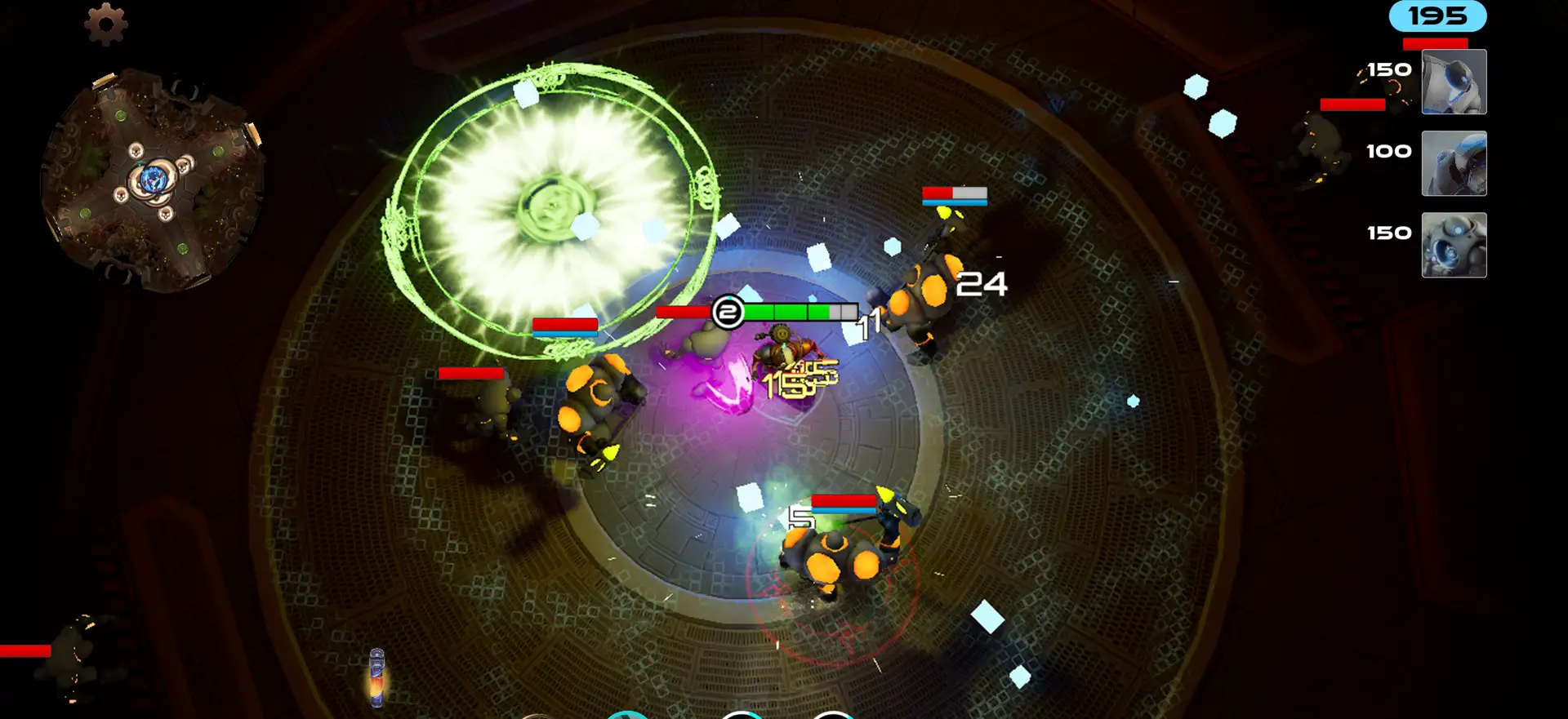Open the settings gear menu

106,24
